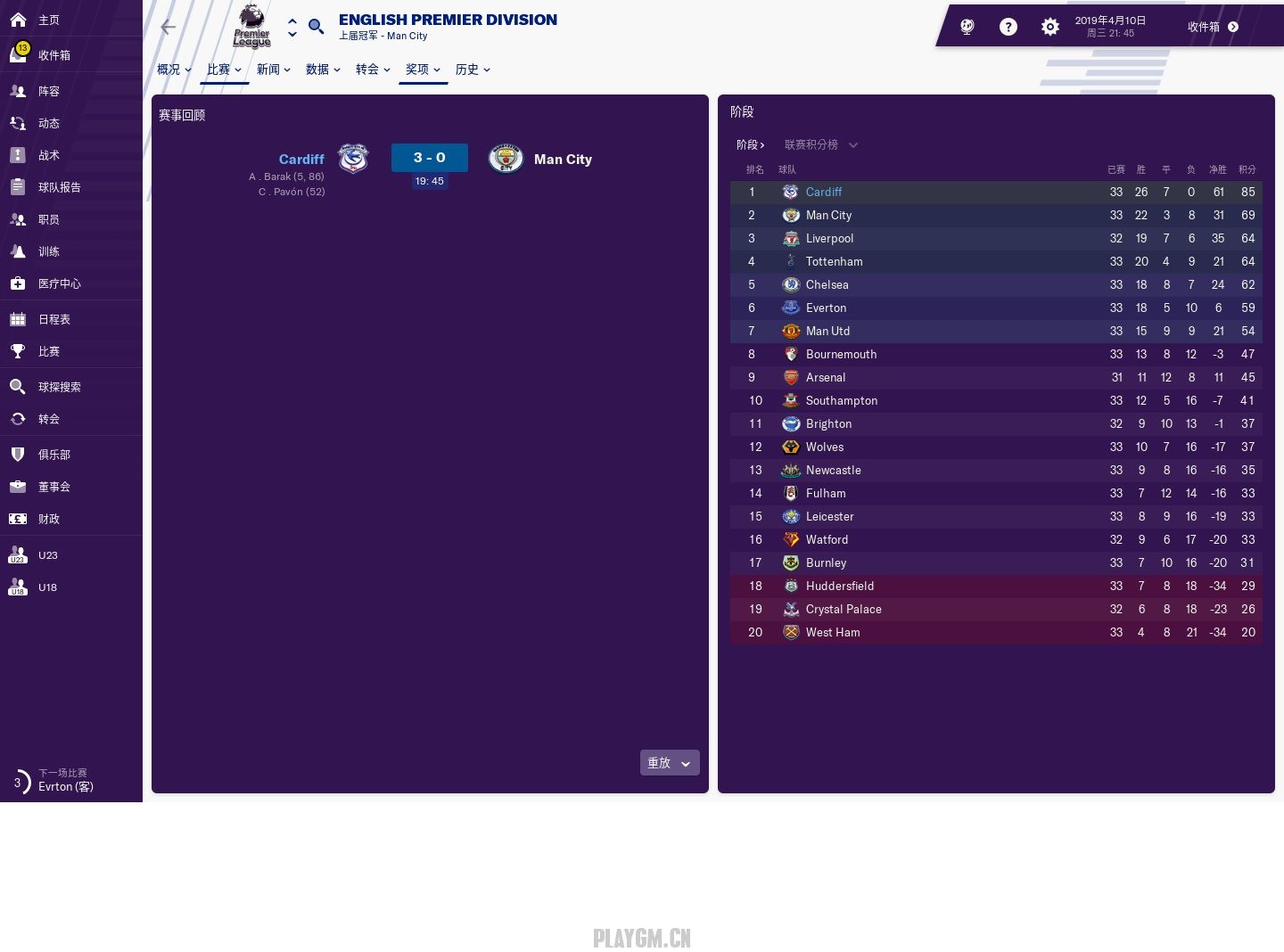1284x952 pixels.
Task: Go to 战术 tactics screen
Action: point(49,155)
